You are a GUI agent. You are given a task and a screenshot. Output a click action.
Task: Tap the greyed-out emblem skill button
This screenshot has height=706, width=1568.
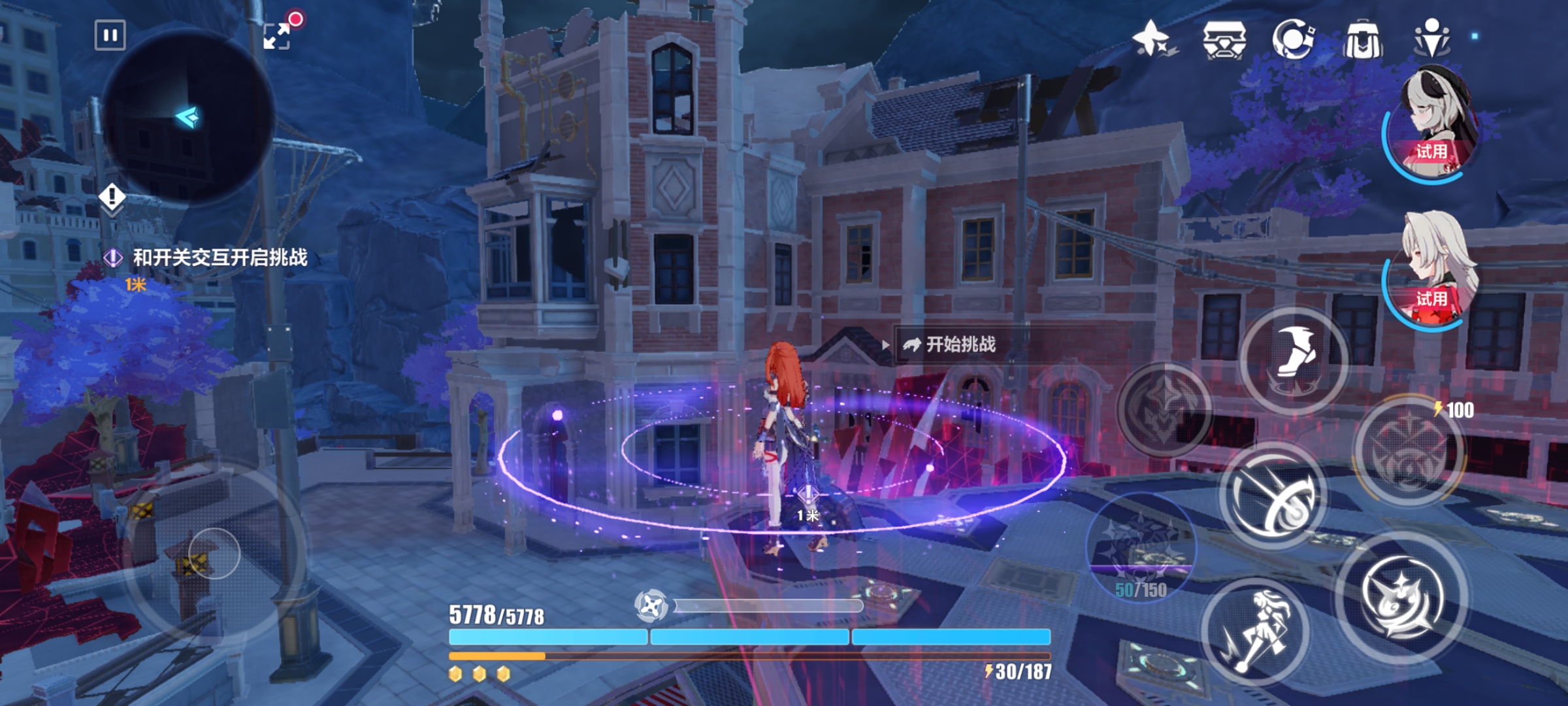pyautogui.click(x=1164, y=410)
